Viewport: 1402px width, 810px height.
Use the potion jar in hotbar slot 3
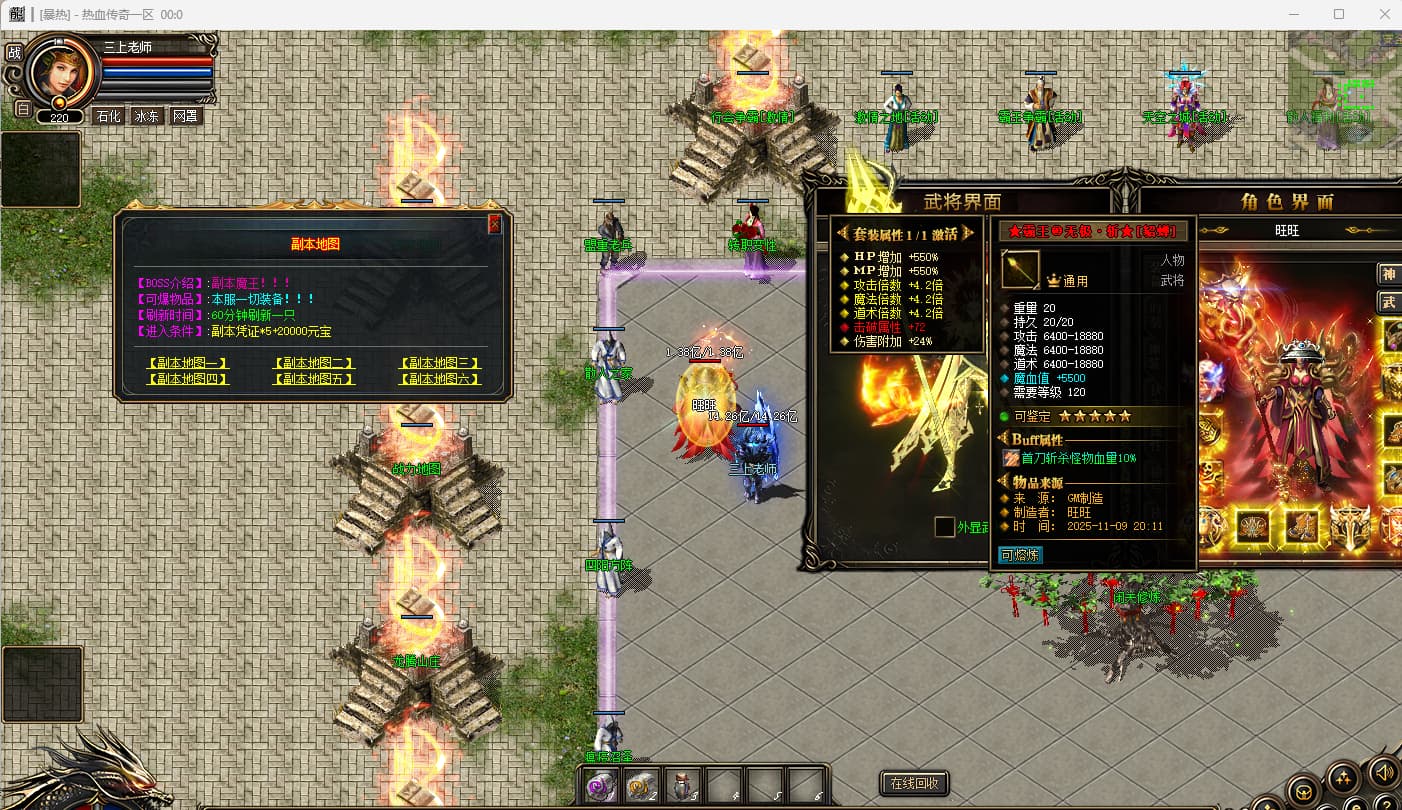click(x=683, y=786)
